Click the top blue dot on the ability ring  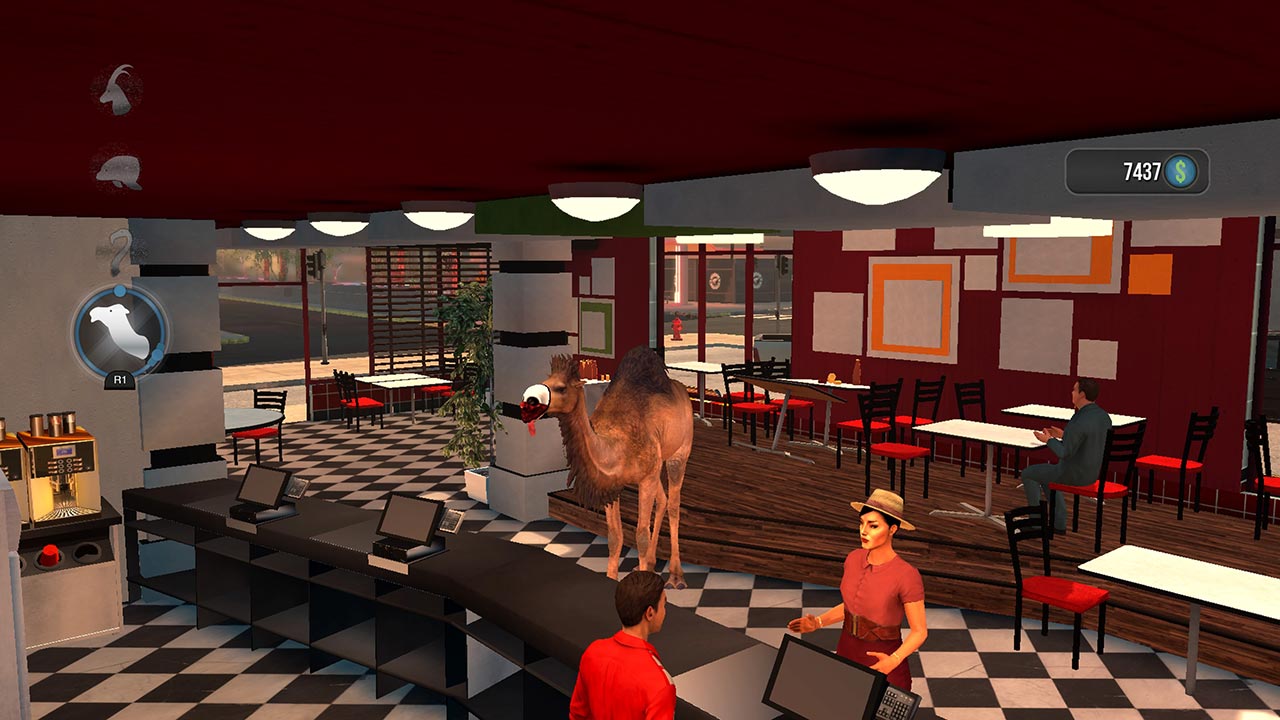(118, 290)
